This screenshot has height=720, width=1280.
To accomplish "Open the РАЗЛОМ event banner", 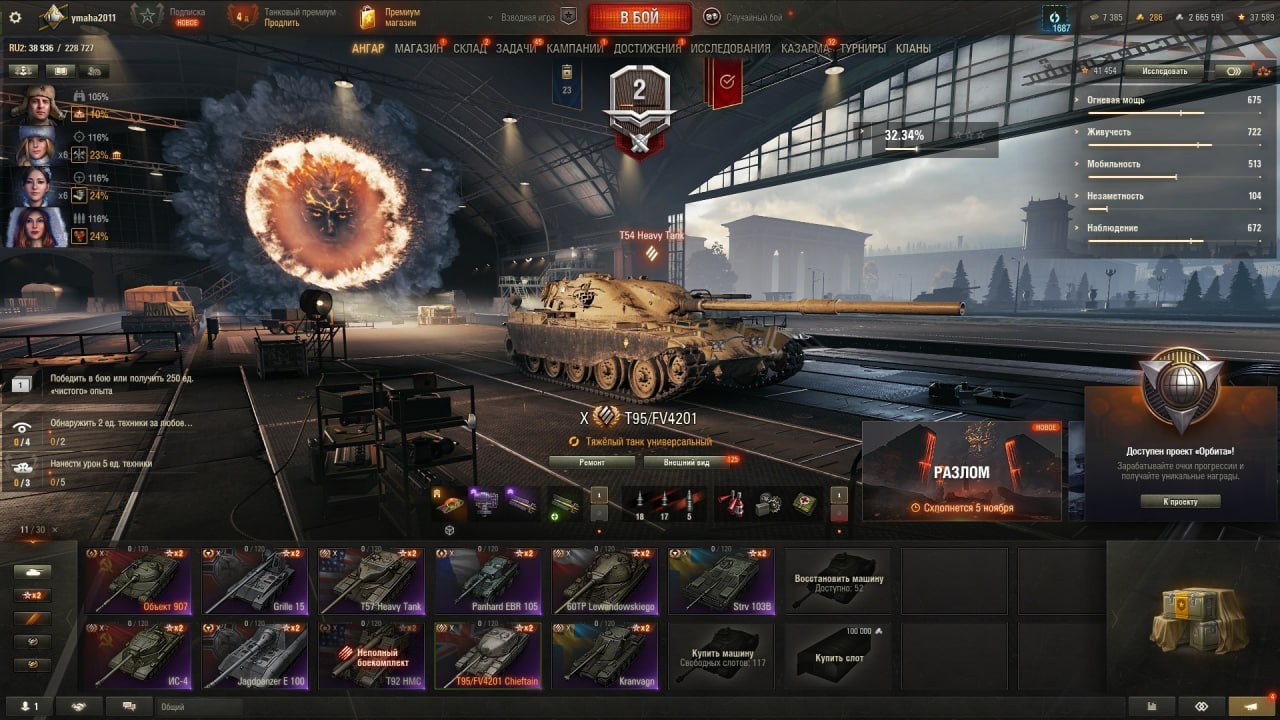I will pyautogui.click(x=962, y=471).
